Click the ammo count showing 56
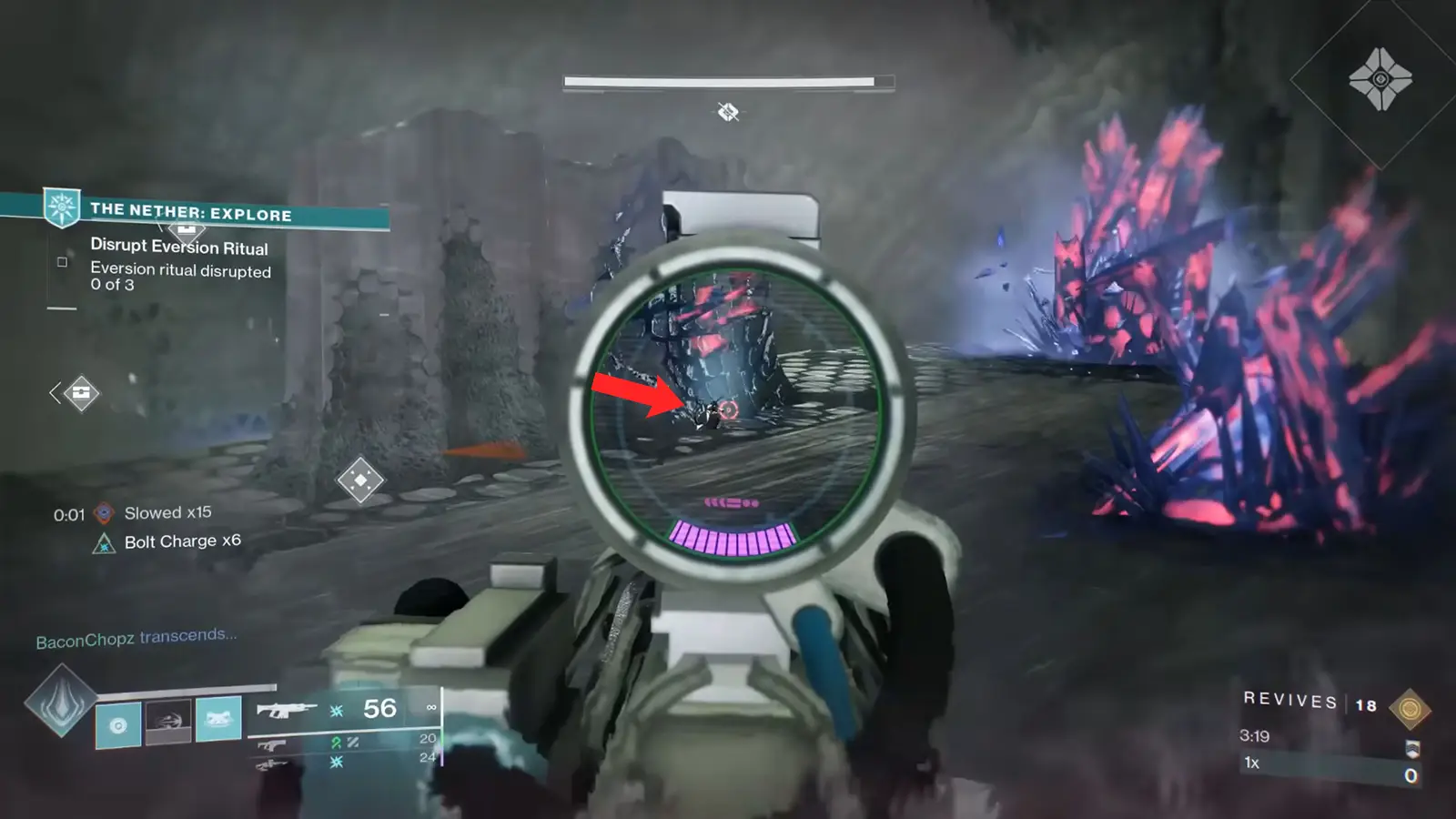This screenshot has width=1456, height=819. (379, 710)
